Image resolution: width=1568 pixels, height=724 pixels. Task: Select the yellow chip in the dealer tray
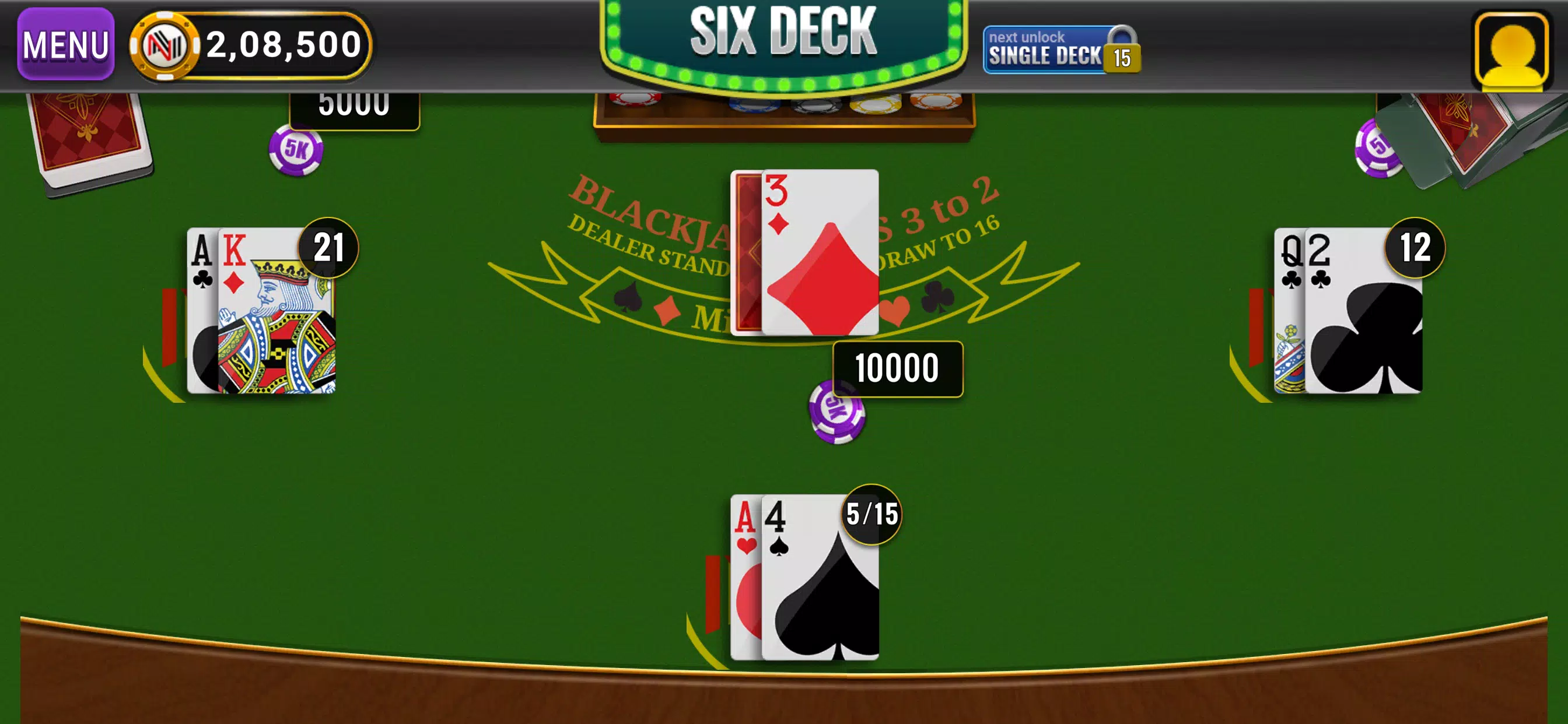point(880,107)
